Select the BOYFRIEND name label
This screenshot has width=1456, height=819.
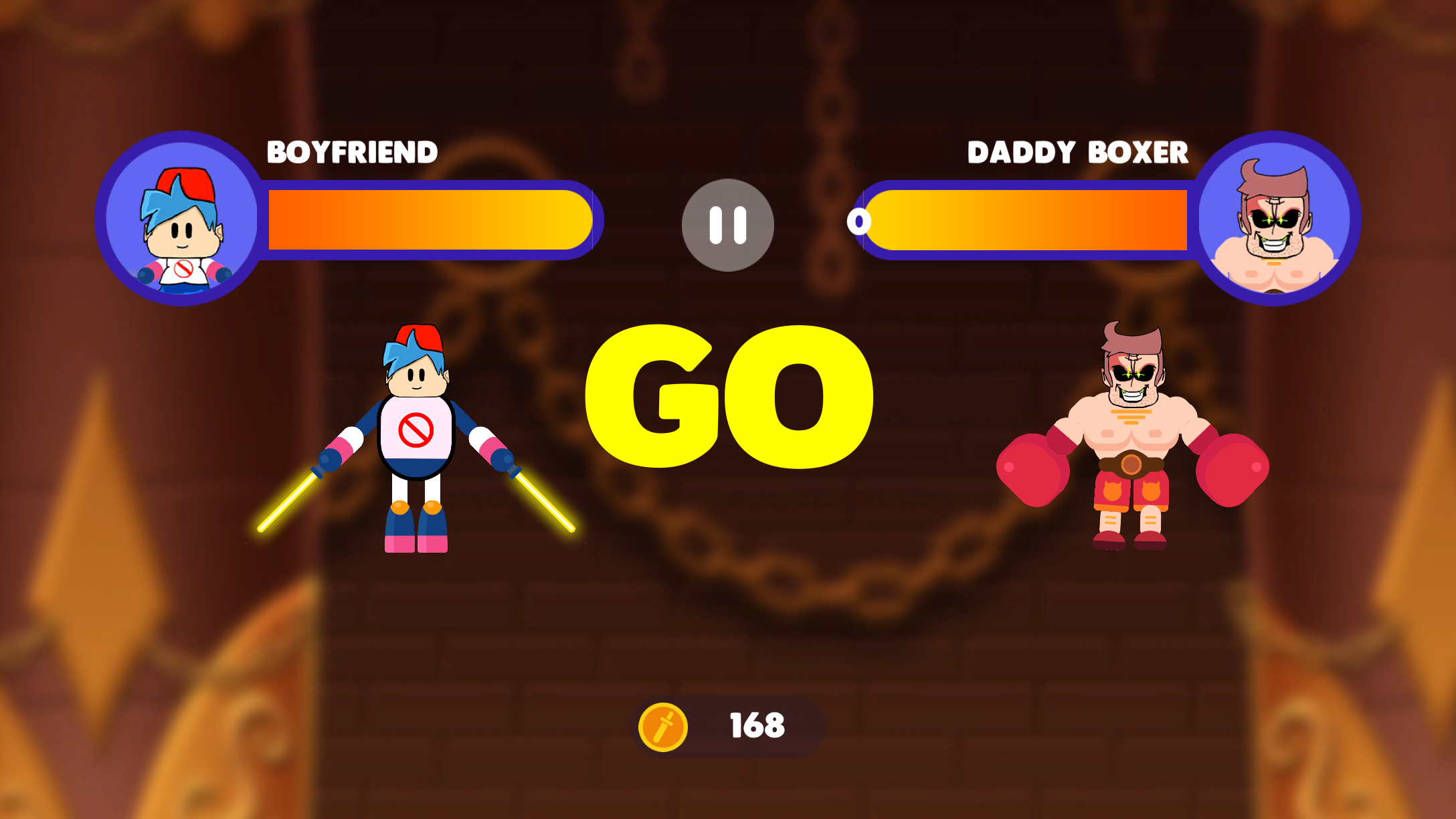[x=351, y=153]
